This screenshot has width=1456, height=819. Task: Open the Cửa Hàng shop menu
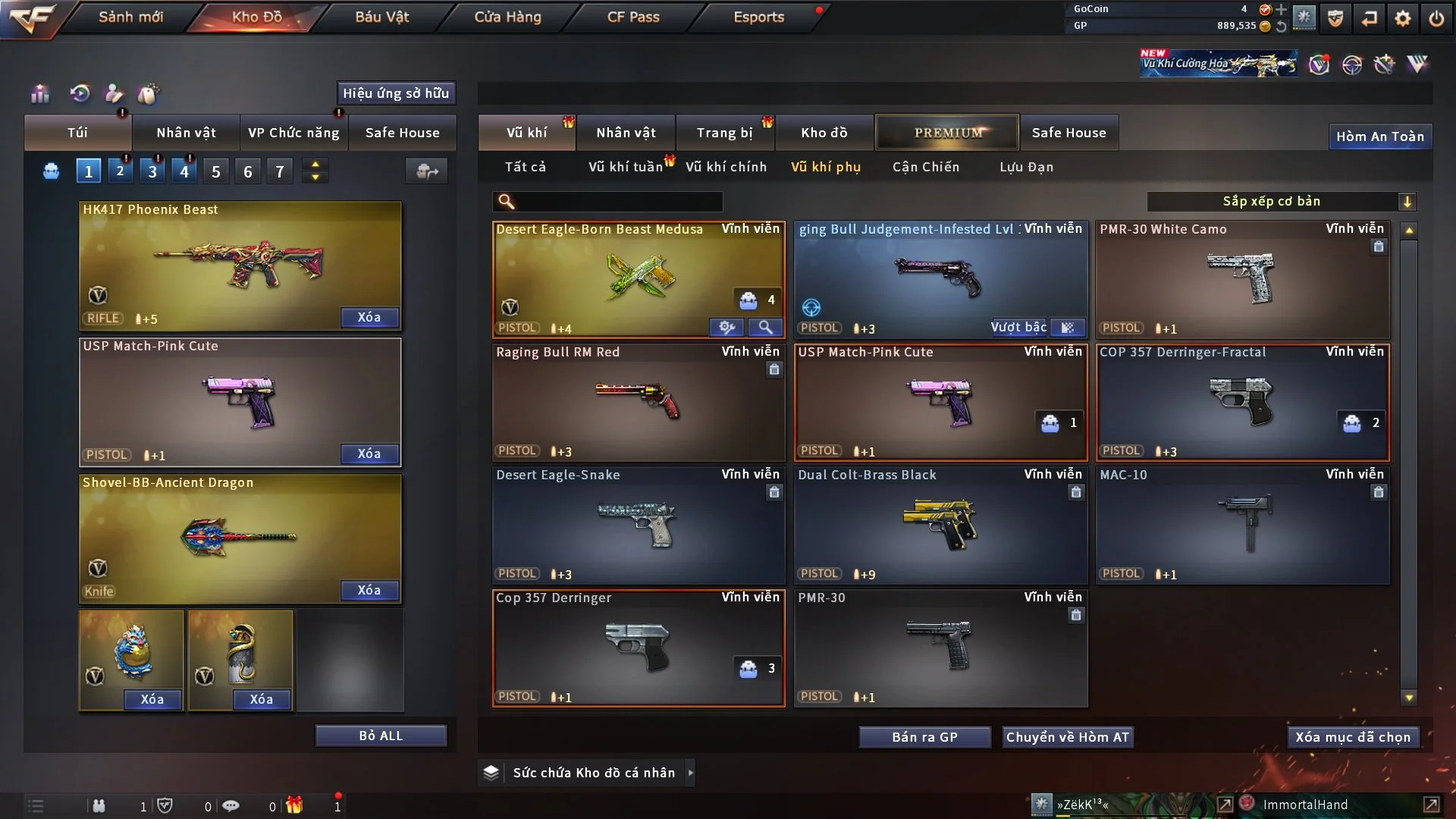(x=507, y=17)
